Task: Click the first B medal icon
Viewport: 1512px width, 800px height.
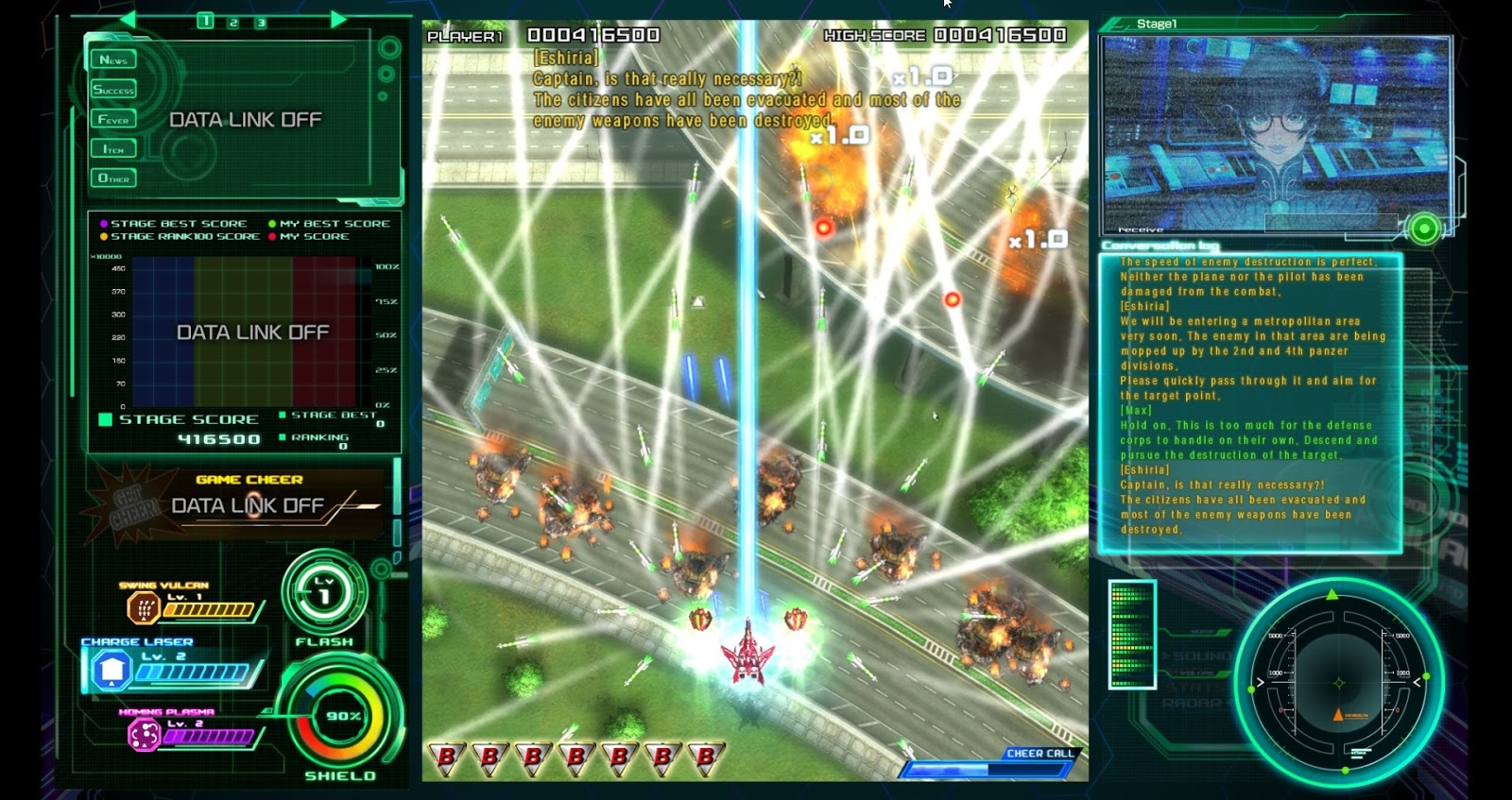Action: (x=444, y=757)
